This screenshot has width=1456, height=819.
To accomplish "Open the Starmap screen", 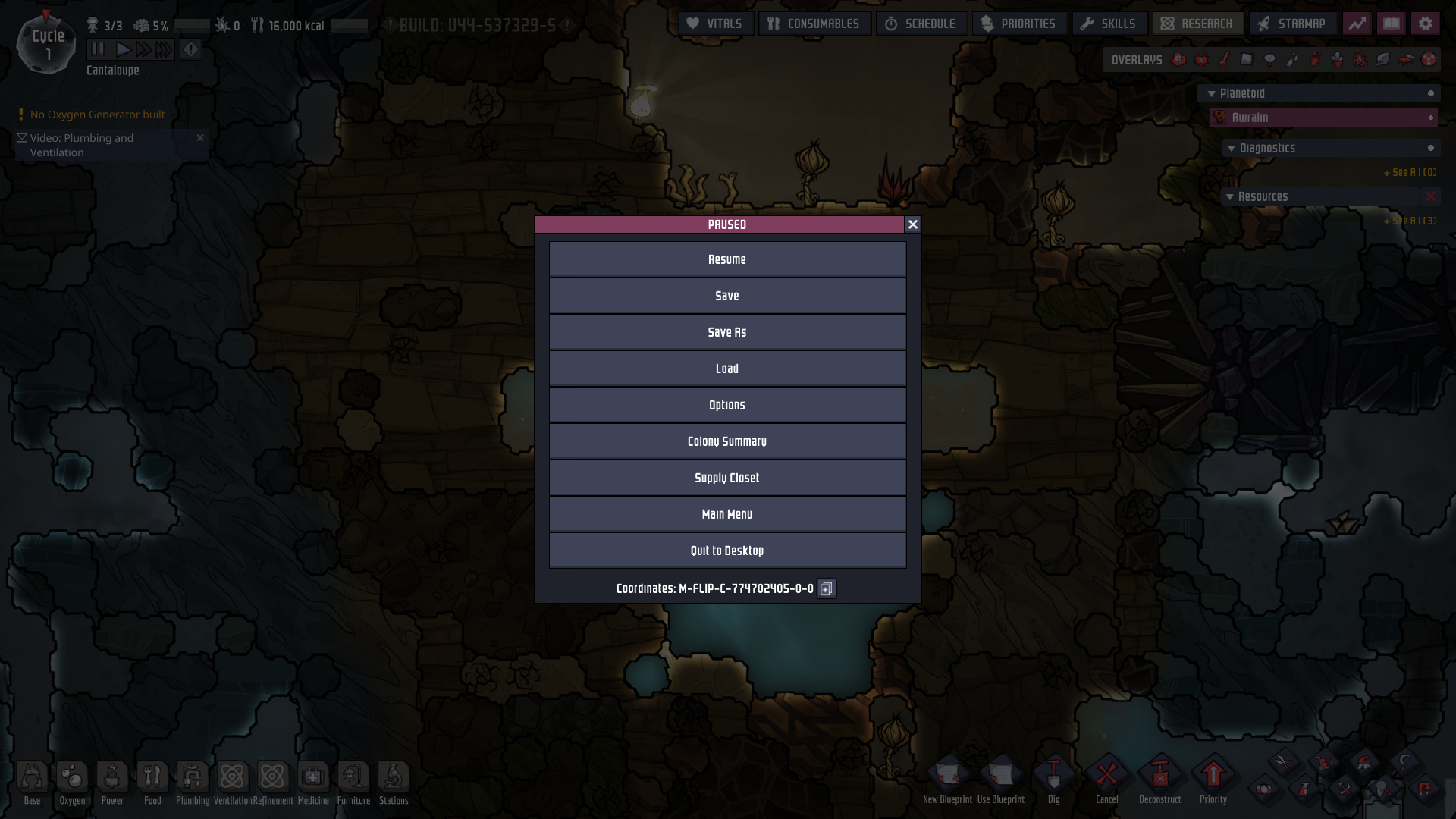I will (x=1291, y=24).
